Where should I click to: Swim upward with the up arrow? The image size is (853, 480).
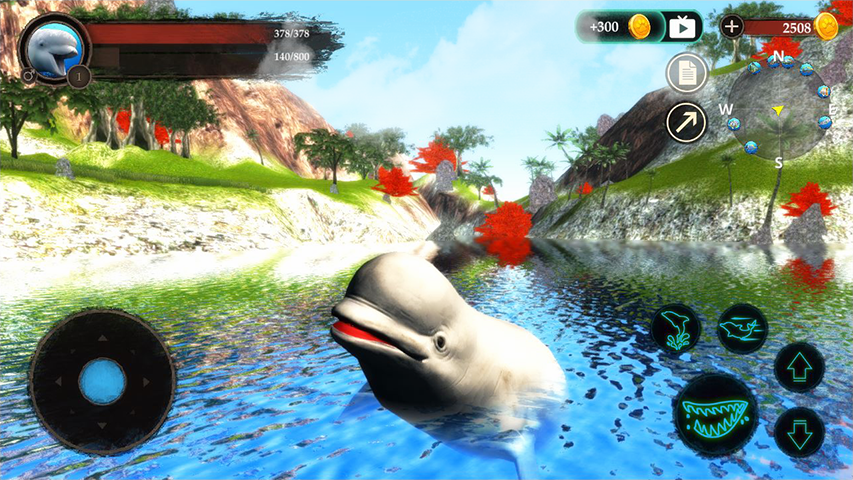pos(799,367)
